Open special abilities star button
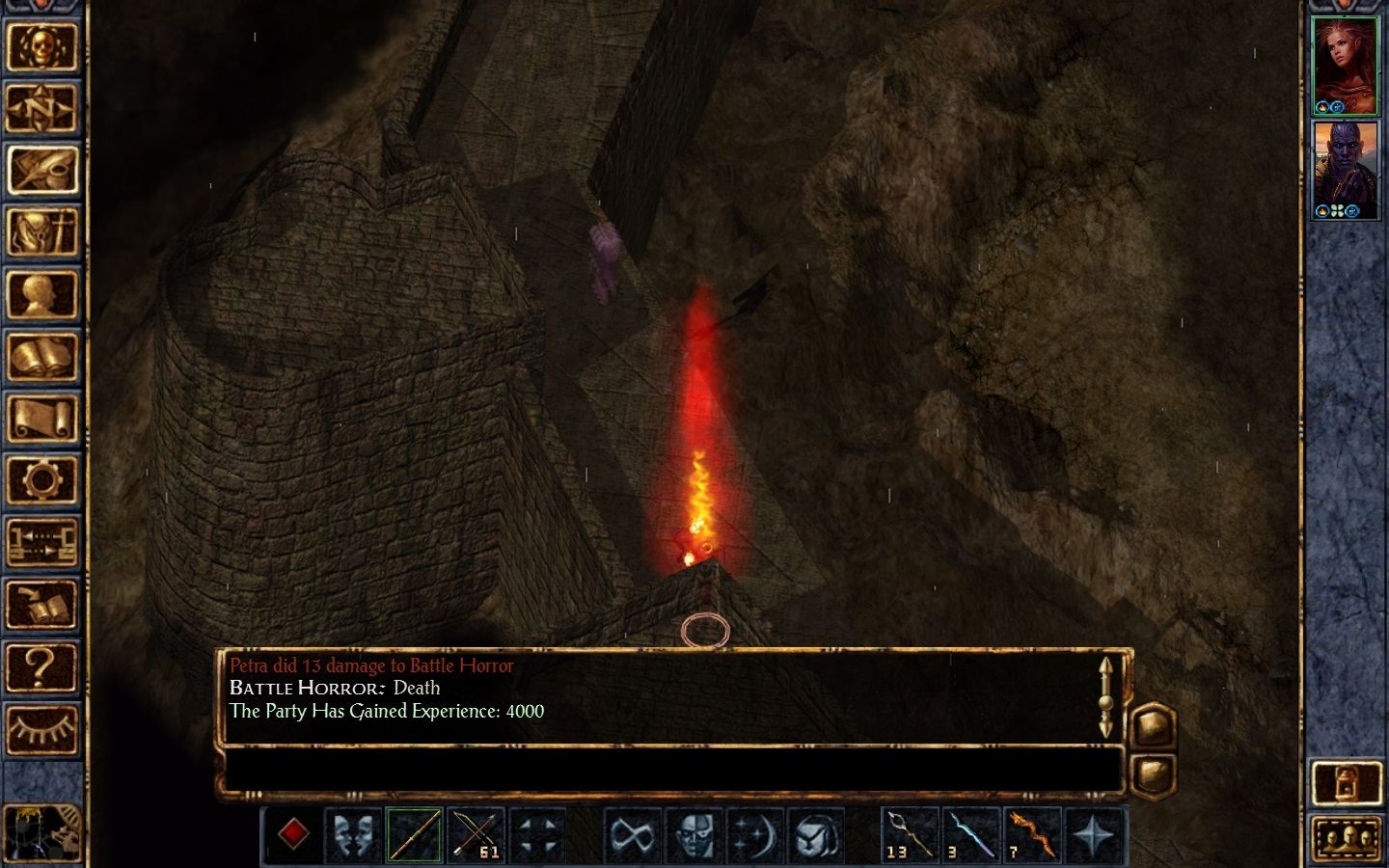The image size is (1389, 868). tap(1093, 835)
